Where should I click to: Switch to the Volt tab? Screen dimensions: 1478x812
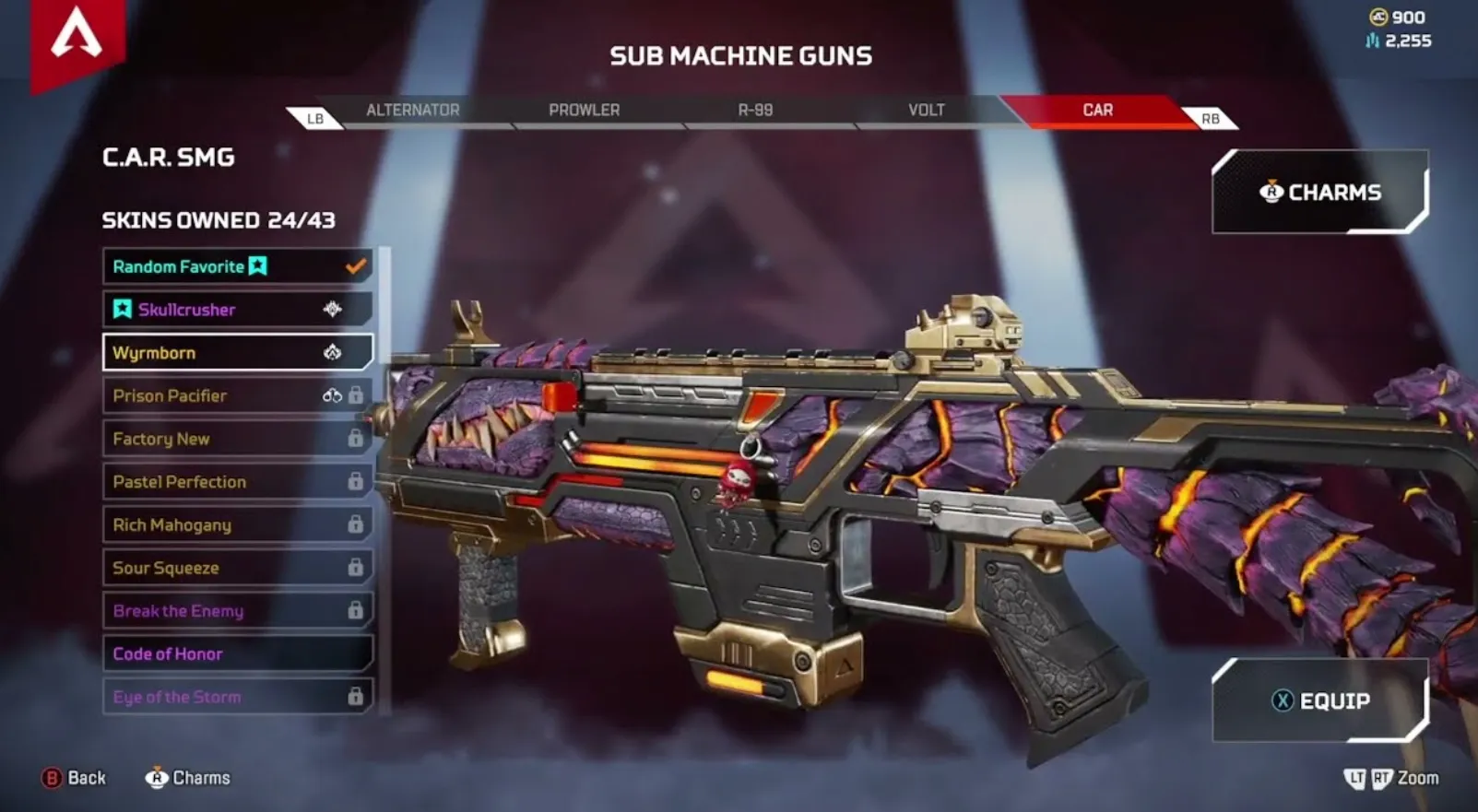(925, 110)
